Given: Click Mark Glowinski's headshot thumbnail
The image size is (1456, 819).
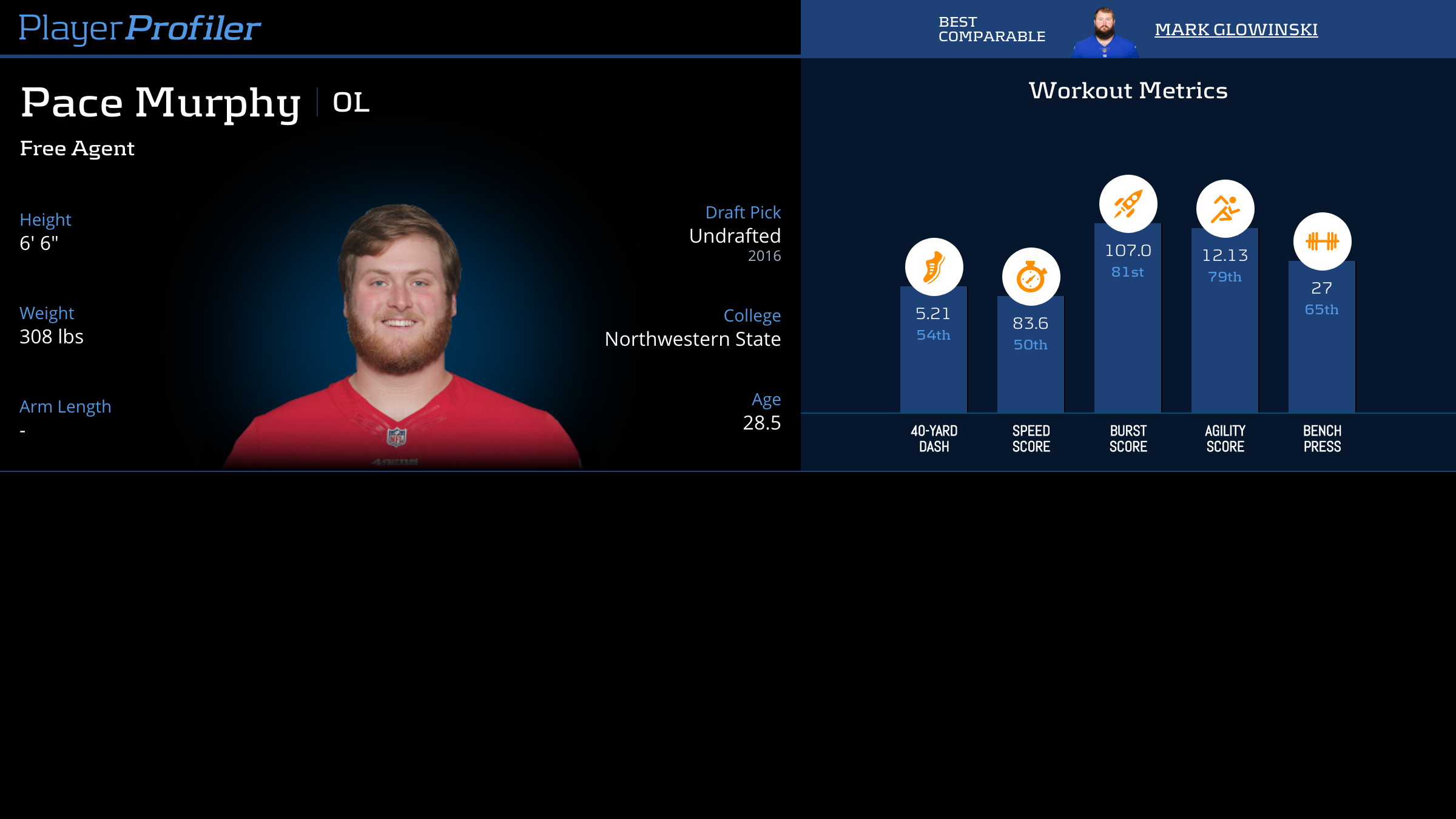Looking at the screenshot, I should (1104, 33).
